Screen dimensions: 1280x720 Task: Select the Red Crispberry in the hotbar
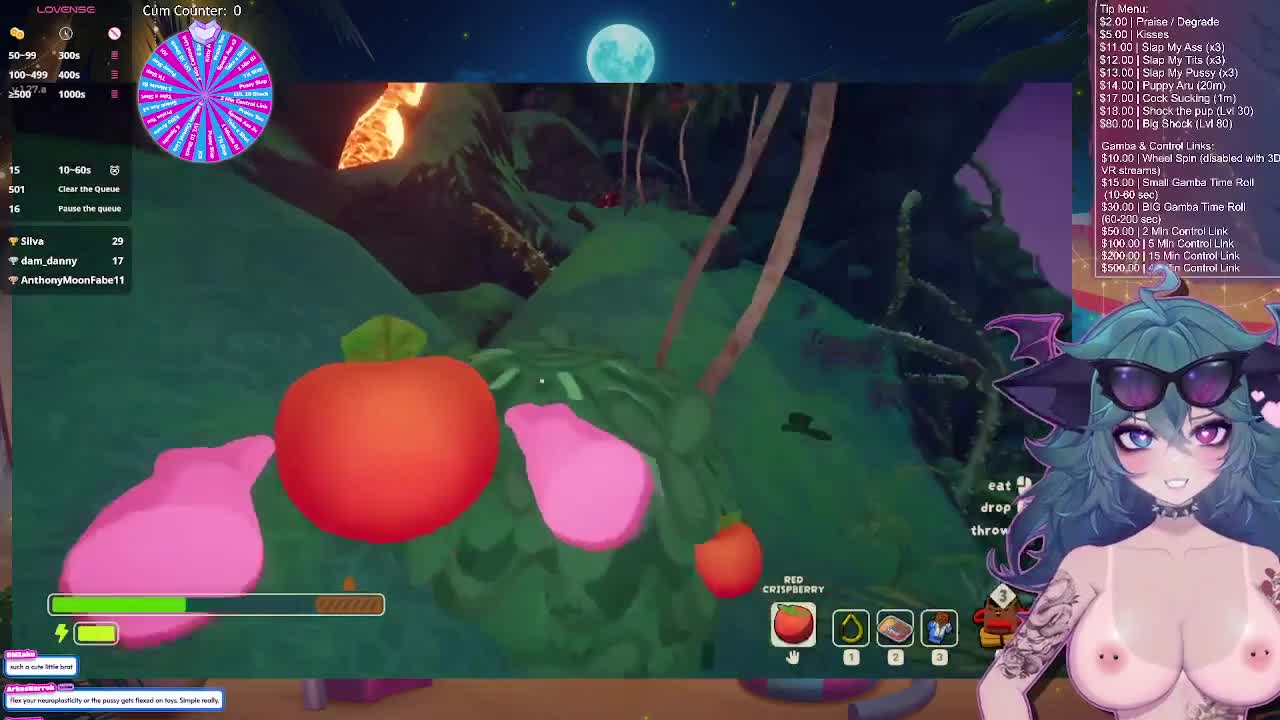pyautogui.click(x=793, y=625)
